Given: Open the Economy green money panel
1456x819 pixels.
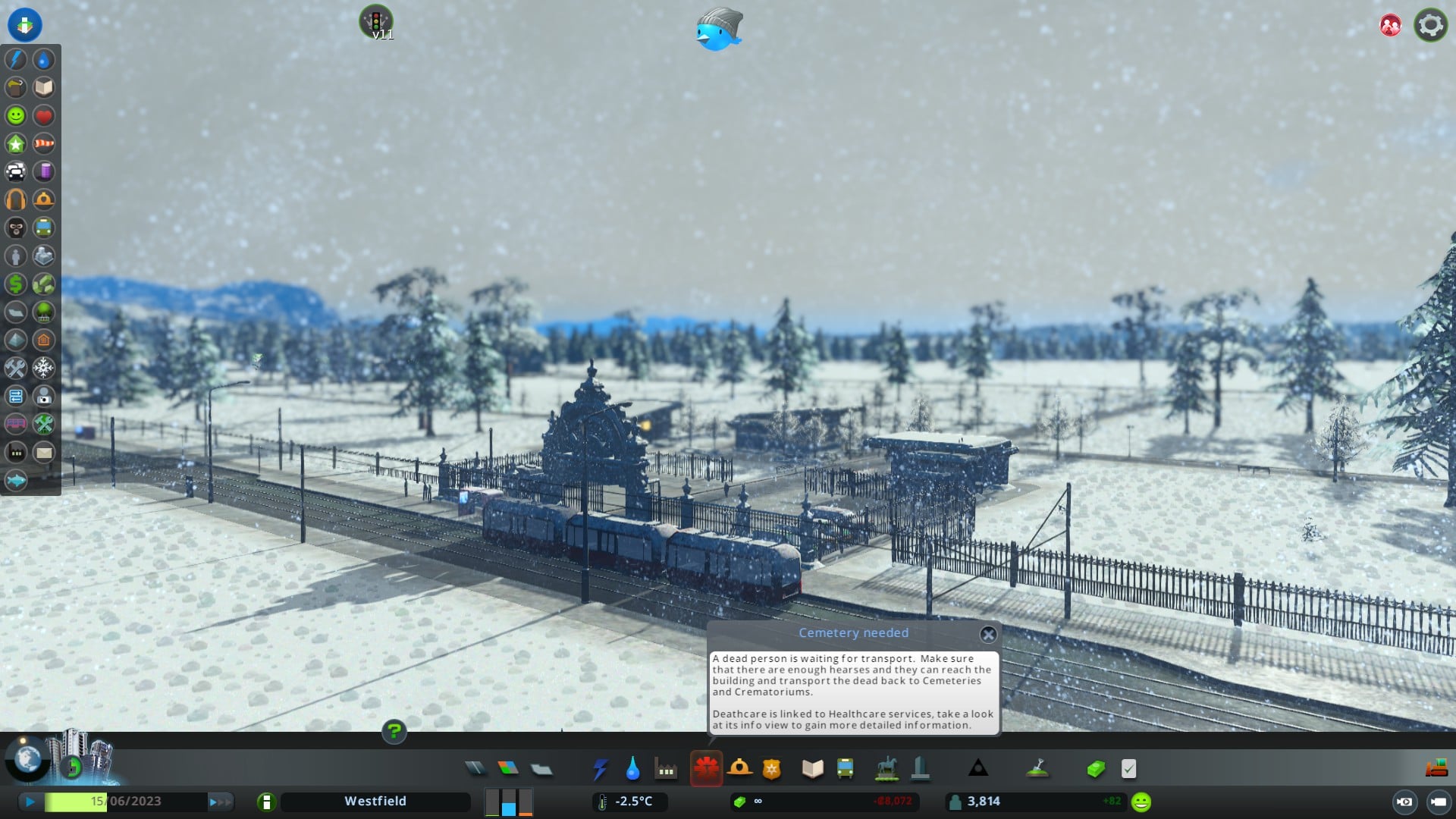Looking at the screenshot, I should [1095, 769].
